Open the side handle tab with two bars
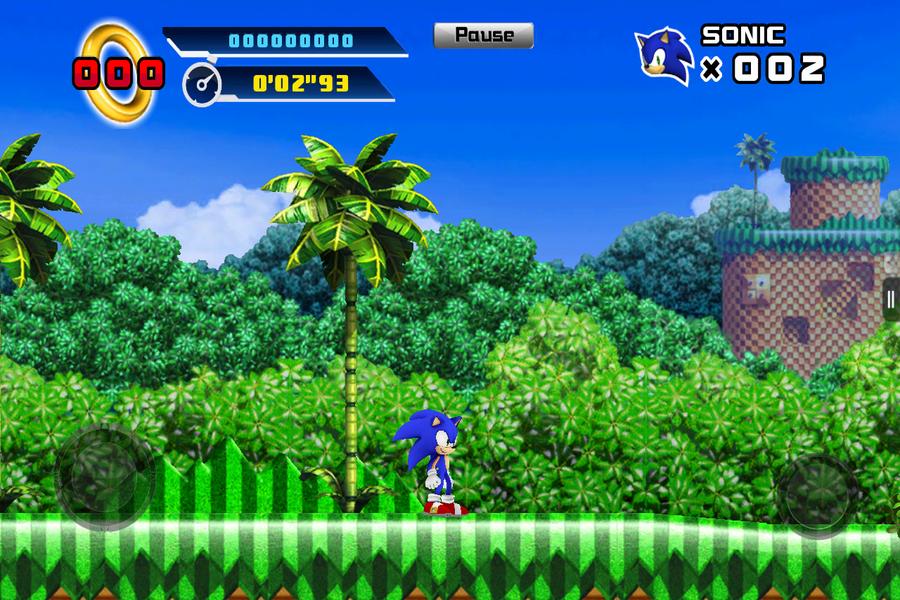The height and width of the screenshot is (600, 900). coord(889,299)
